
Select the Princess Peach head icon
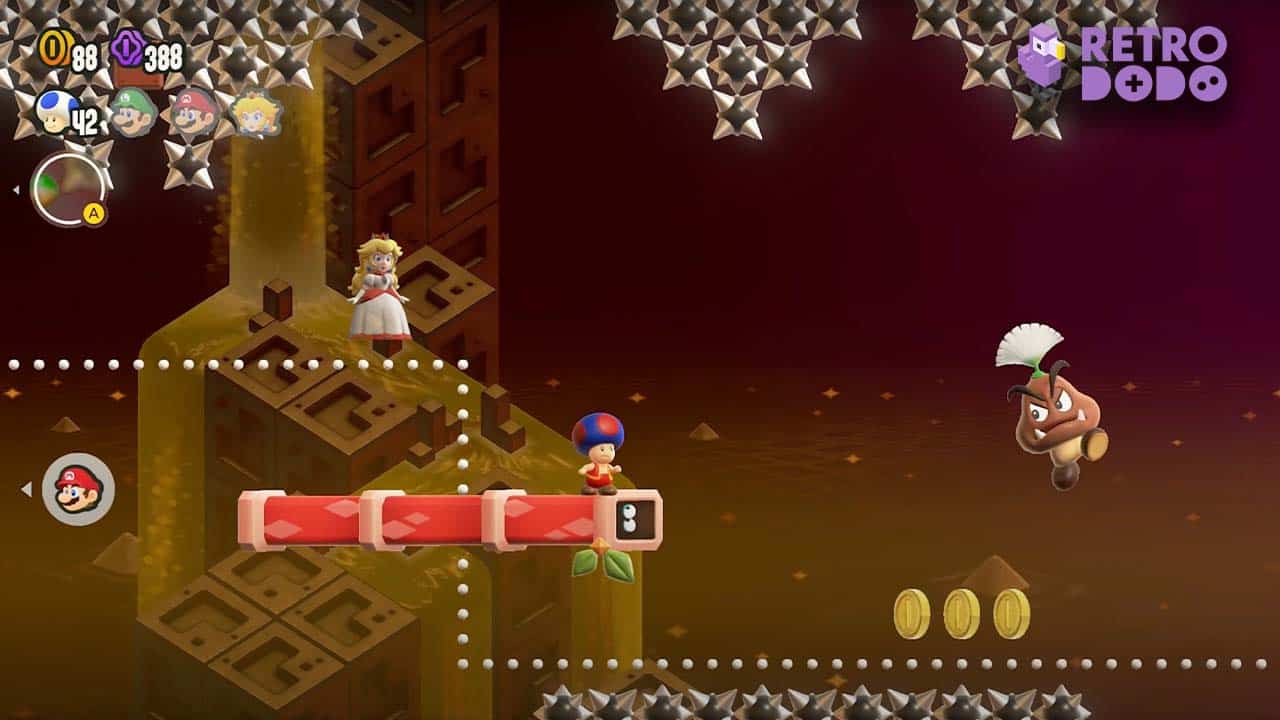tap(253, 113)
